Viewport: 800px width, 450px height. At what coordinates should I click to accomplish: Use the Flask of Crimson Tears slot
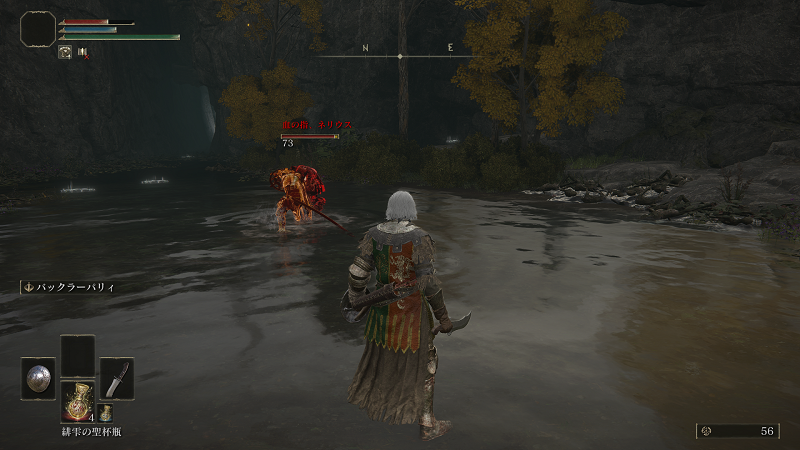tap(77, 400)
